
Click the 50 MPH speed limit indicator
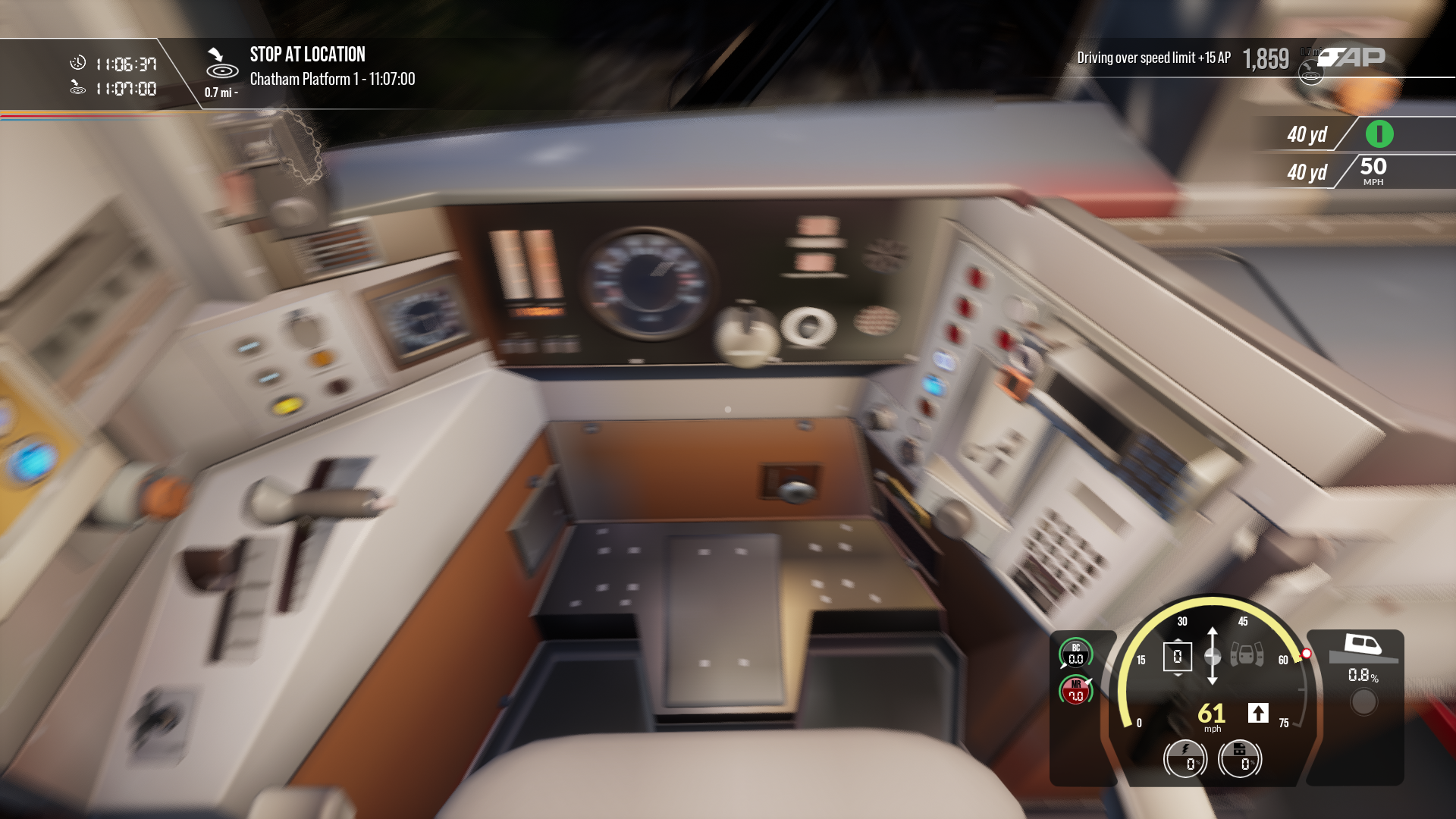click(x=1373, y=171)
